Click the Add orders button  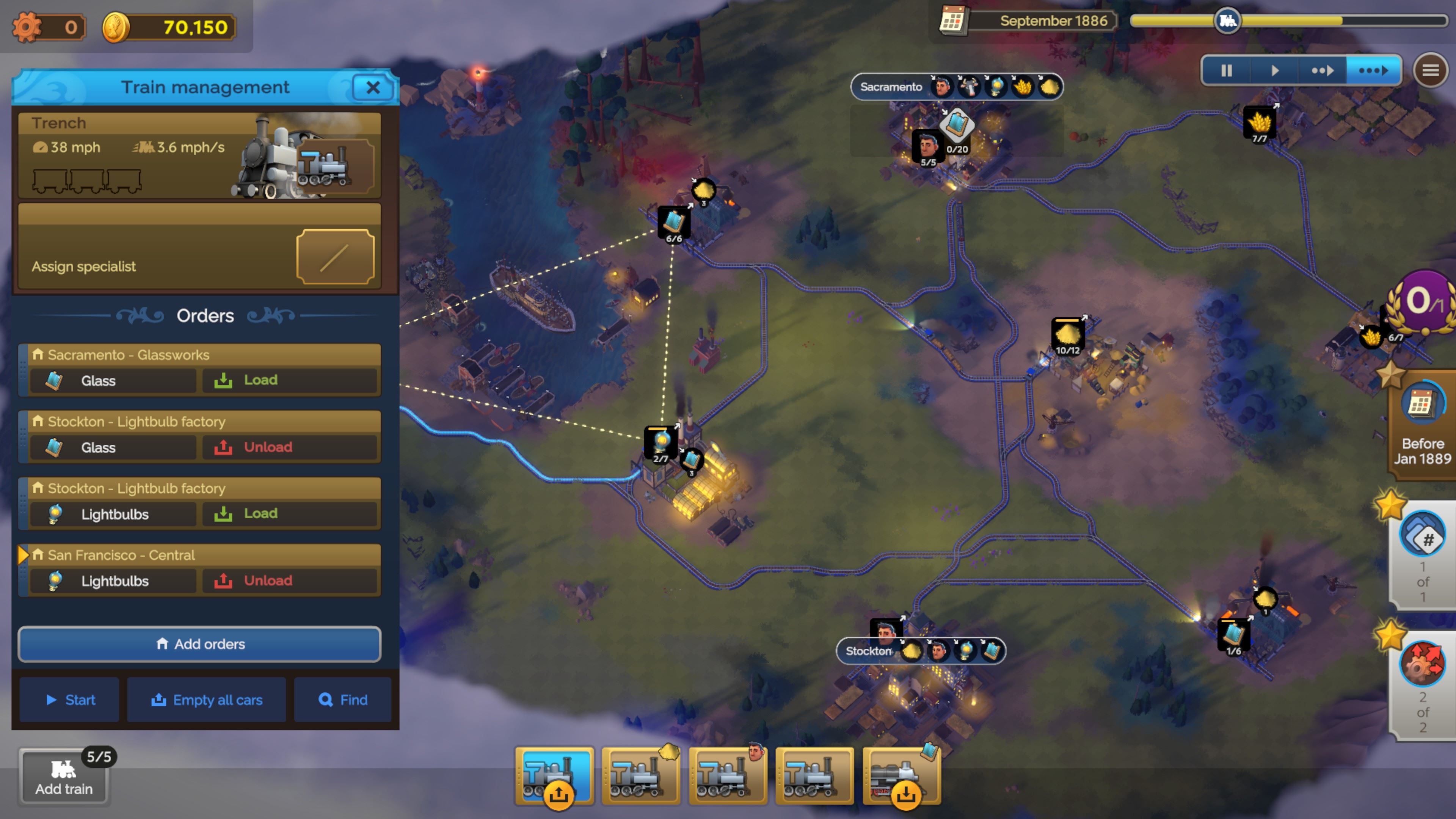199,644
